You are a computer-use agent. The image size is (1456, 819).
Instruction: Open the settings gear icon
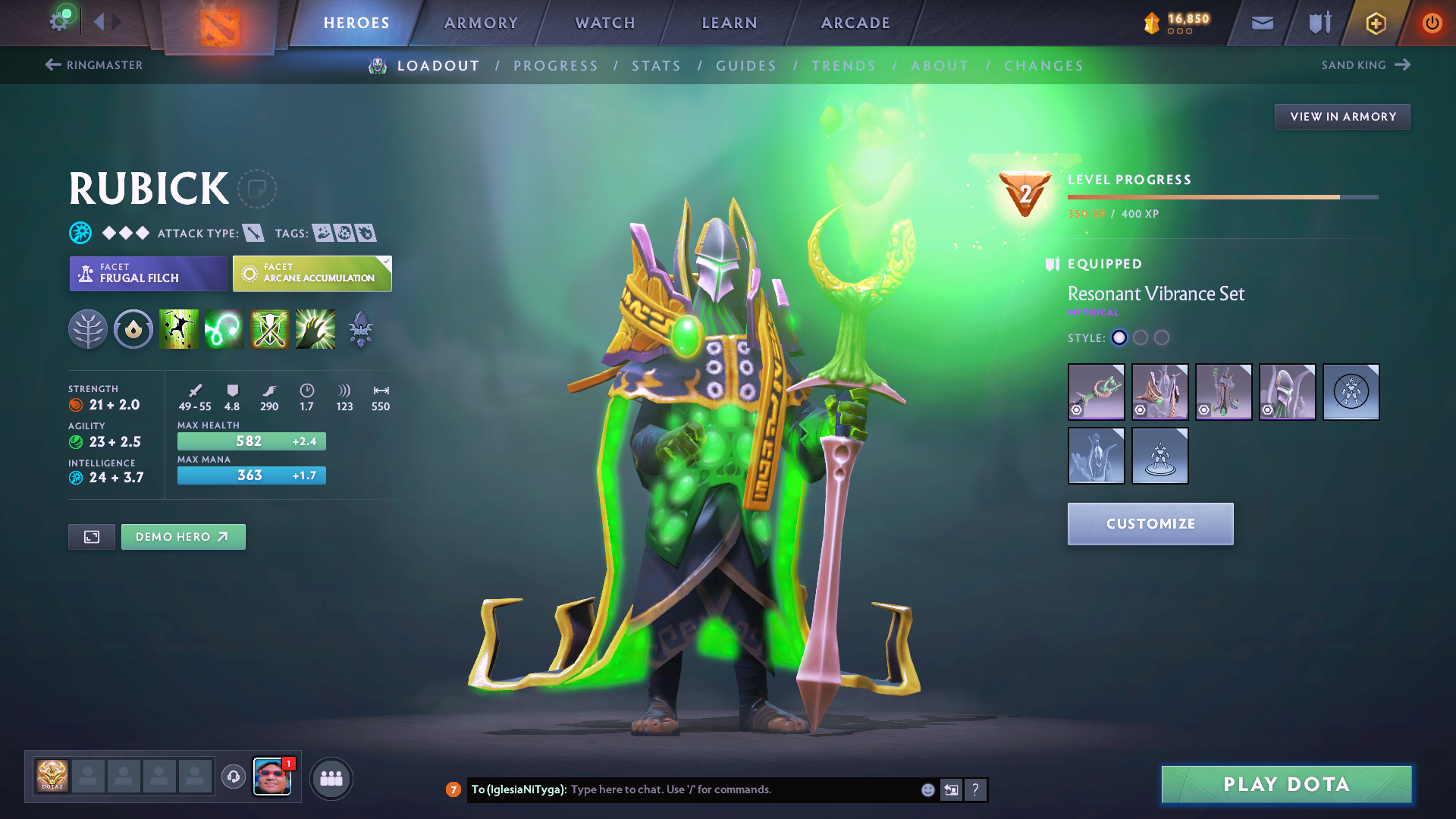[59, 21]
